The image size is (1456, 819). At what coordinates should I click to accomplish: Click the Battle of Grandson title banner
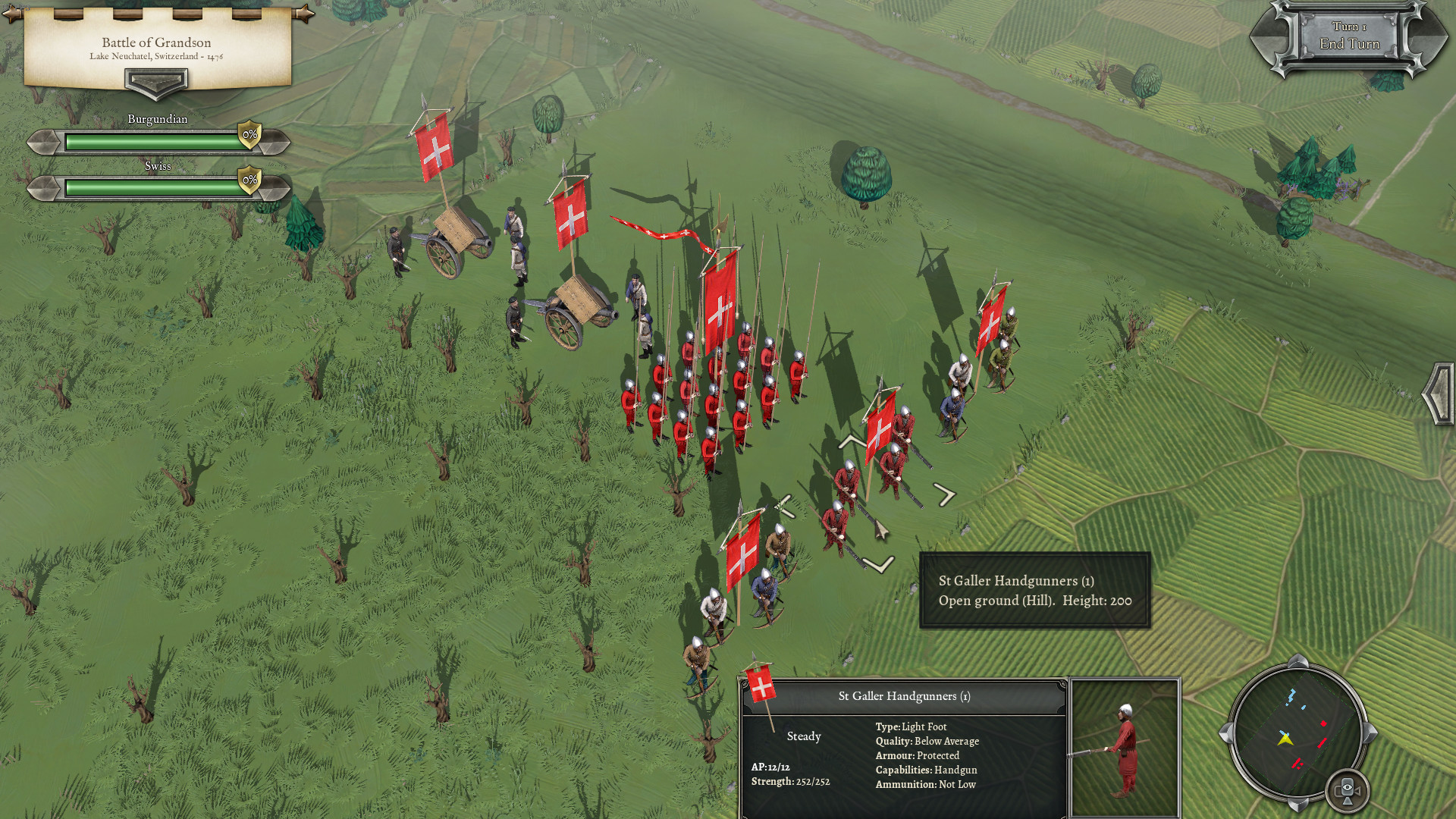pos(155,42)
